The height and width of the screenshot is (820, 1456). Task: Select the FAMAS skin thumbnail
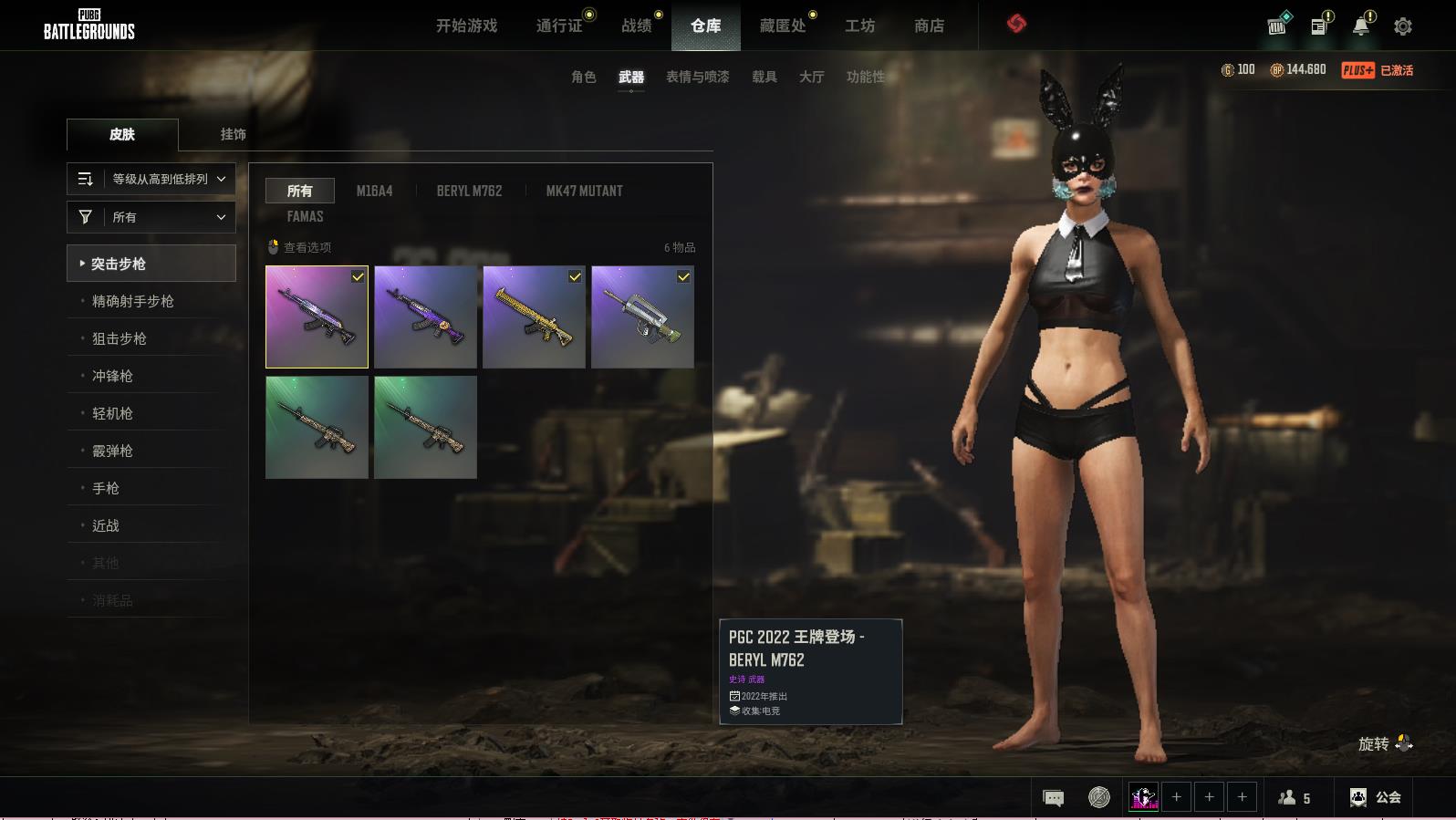click(642, 317)
